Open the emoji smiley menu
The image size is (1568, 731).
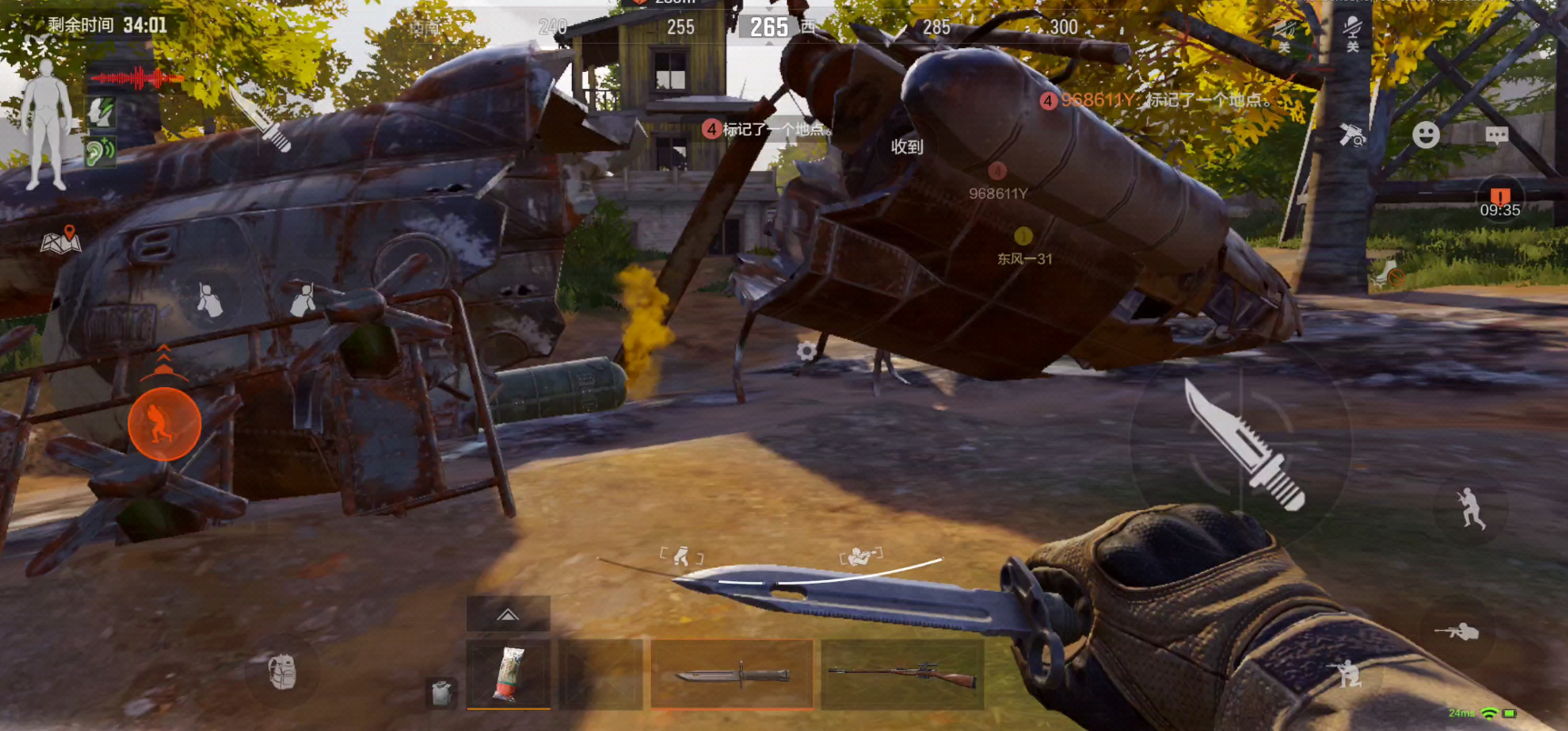coord(1425,135)
